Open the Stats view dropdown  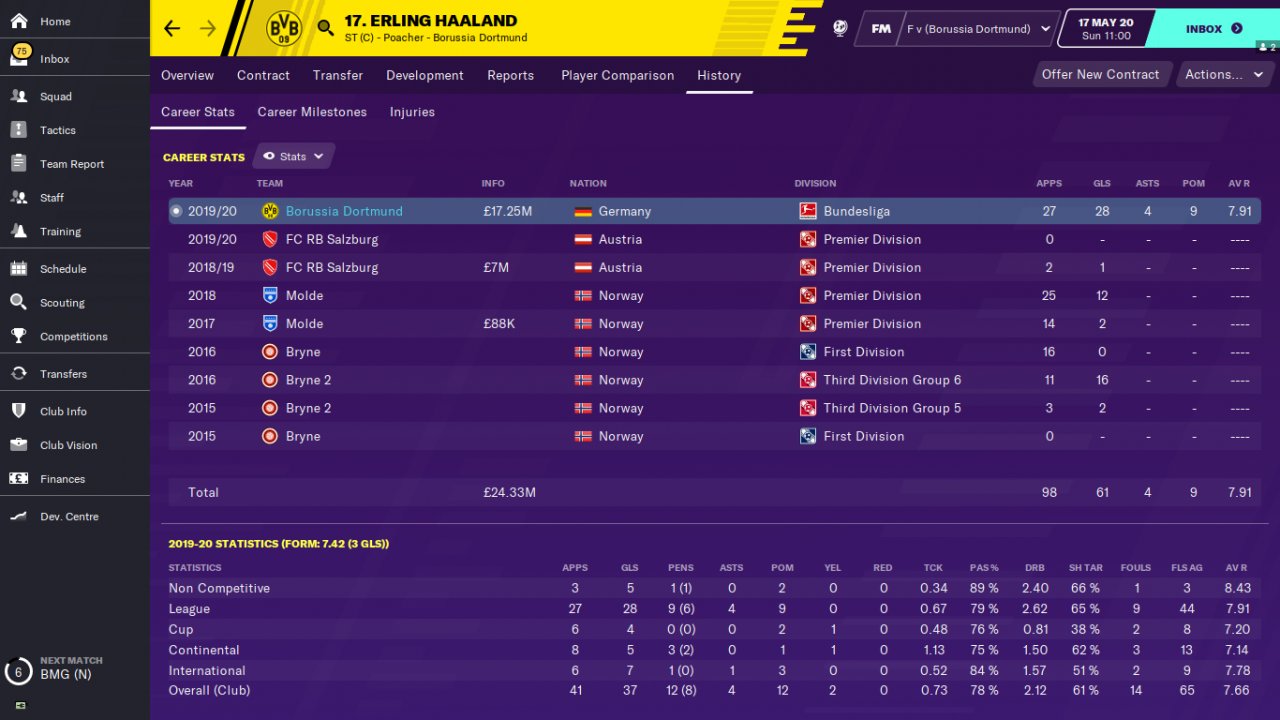point(294,156)
